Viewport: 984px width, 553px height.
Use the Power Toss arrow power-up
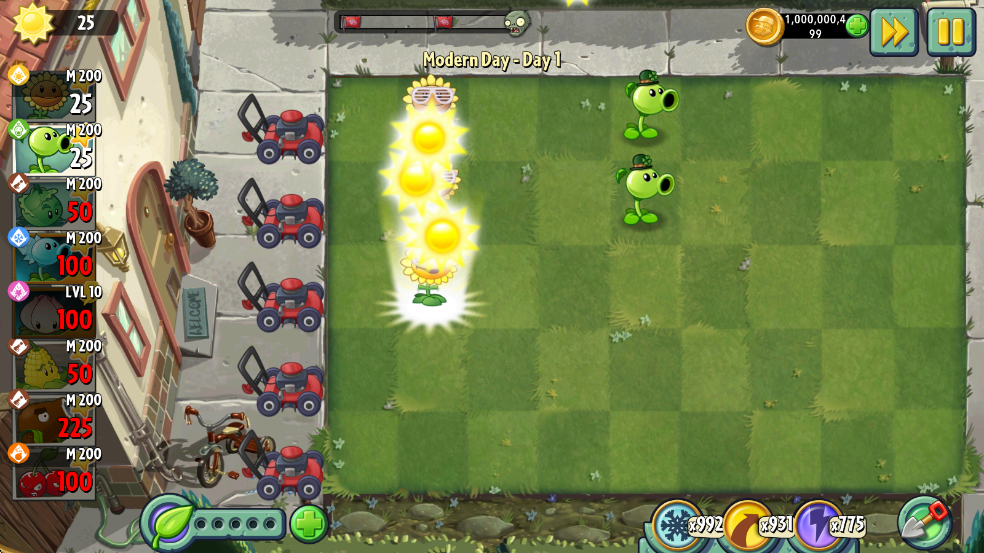[746, 523]
